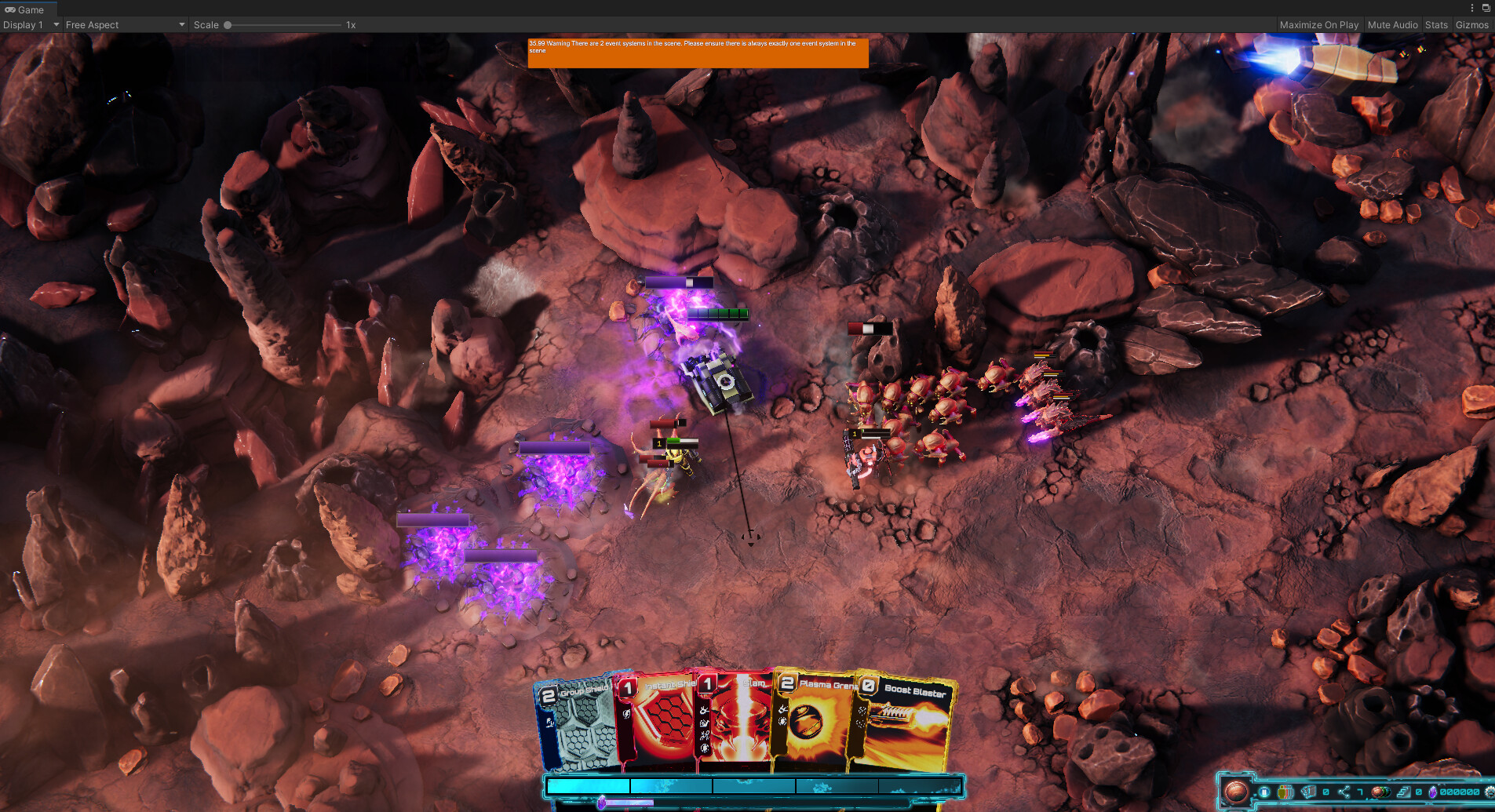1495x812 pixels.
Task: Open the Game view kebab menu
Action: [x=1471, y=8]
